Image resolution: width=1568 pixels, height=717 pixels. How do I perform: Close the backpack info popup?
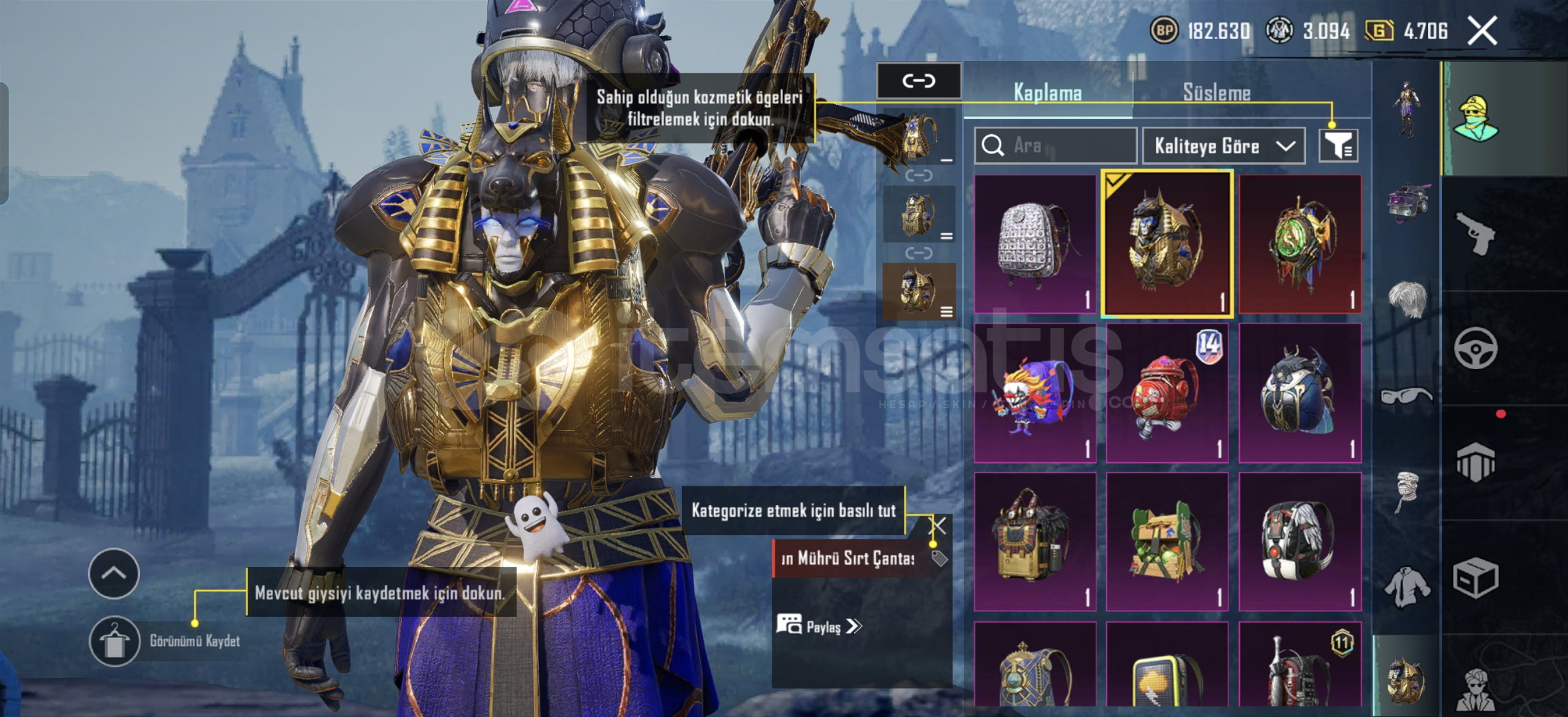[938, 526]
